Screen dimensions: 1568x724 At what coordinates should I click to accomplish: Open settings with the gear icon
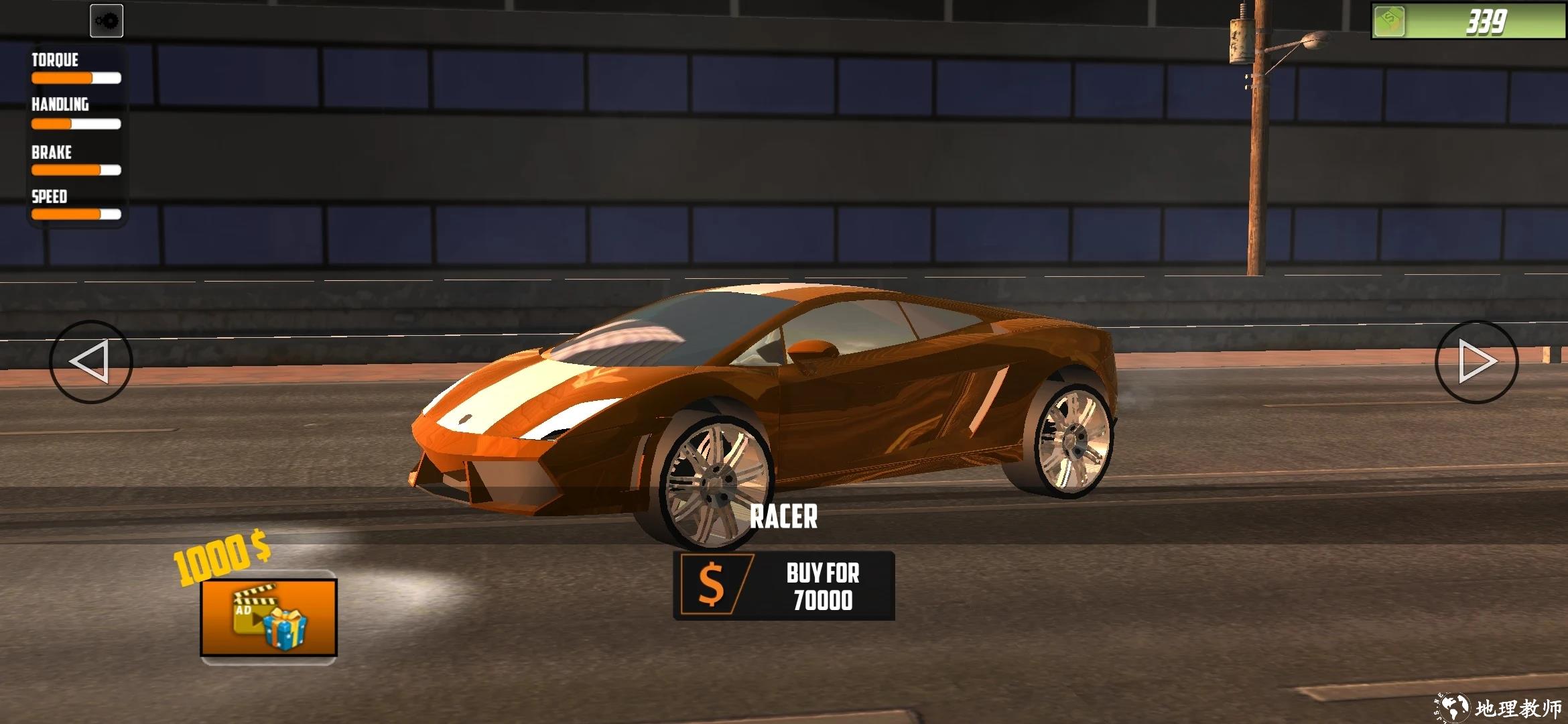click(107, 21)
